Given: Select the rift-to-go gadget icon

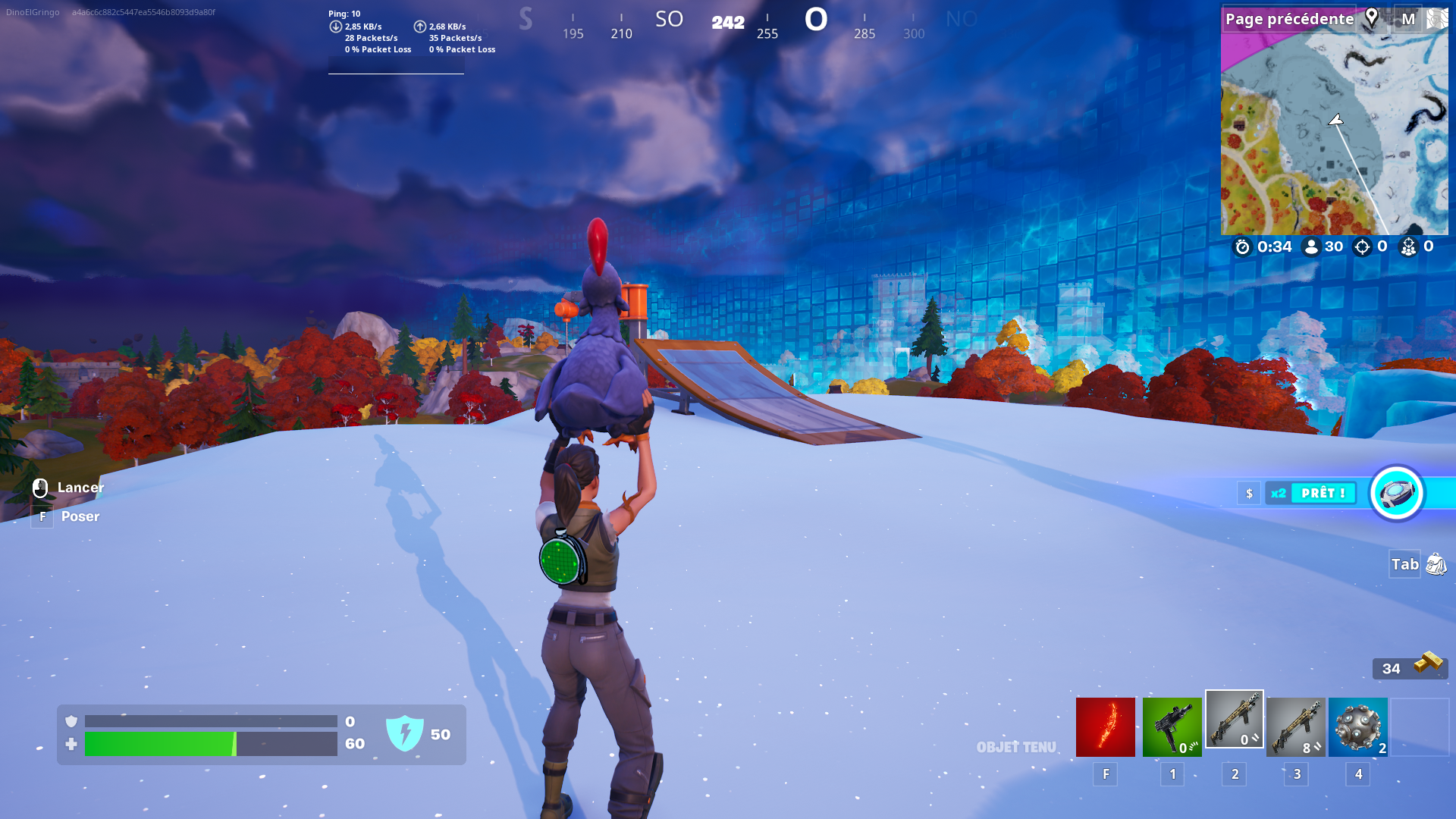Looking at the screenshot, I should (x=1396, y=493).
